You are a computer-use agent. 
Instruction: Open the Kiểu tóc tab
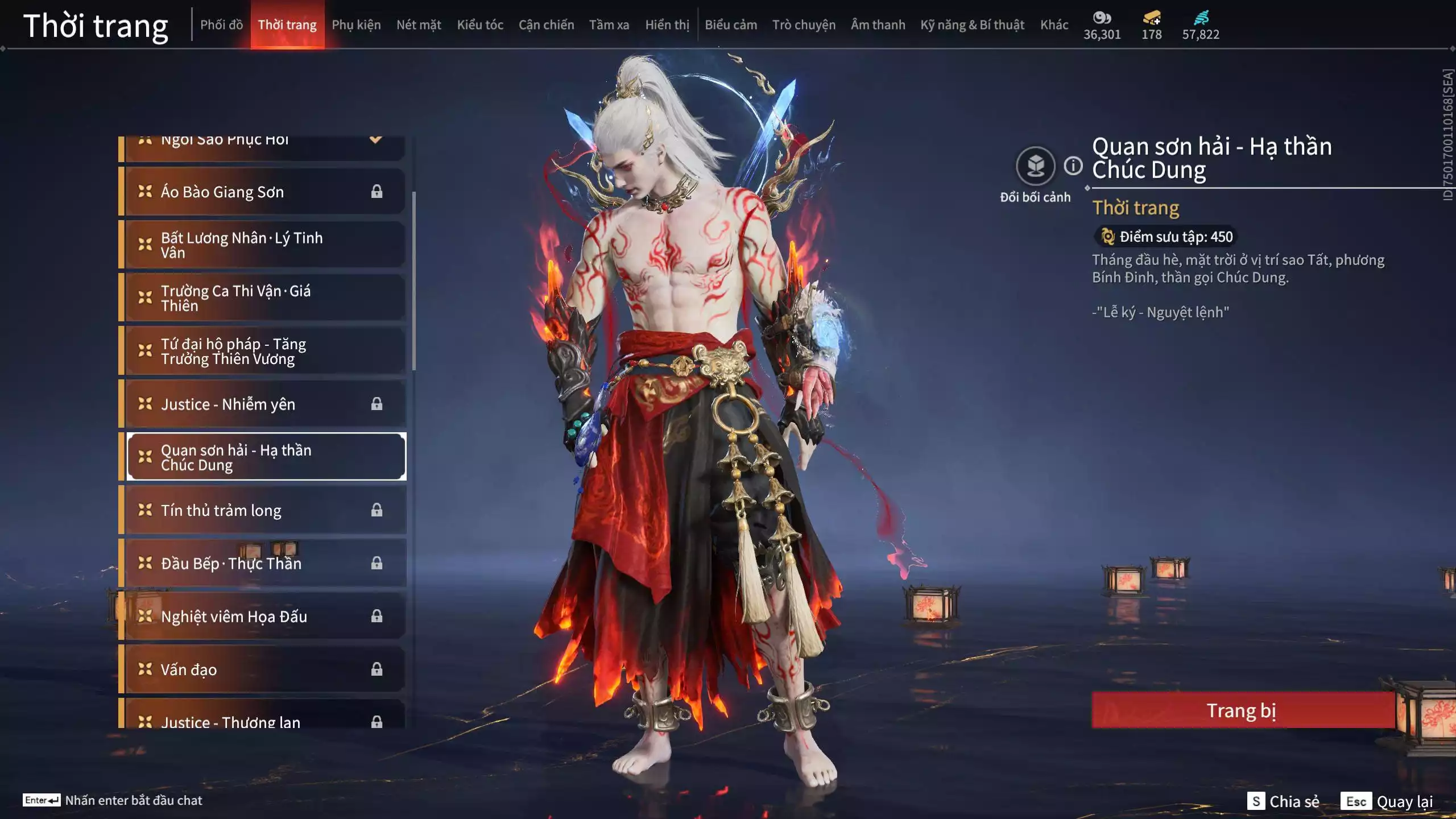[481, 24]
